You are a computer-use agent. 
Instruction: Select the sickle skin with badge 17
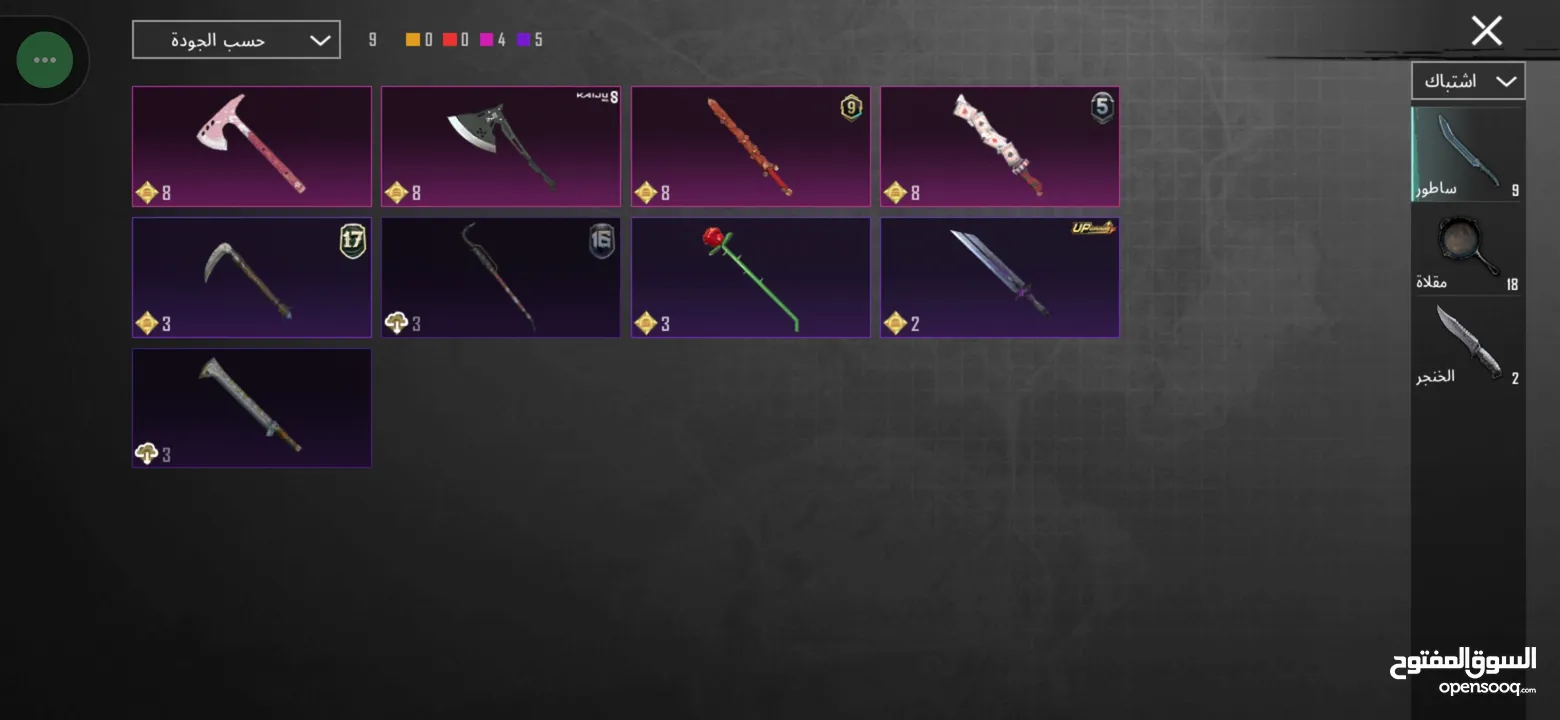[x=252, y=277]
